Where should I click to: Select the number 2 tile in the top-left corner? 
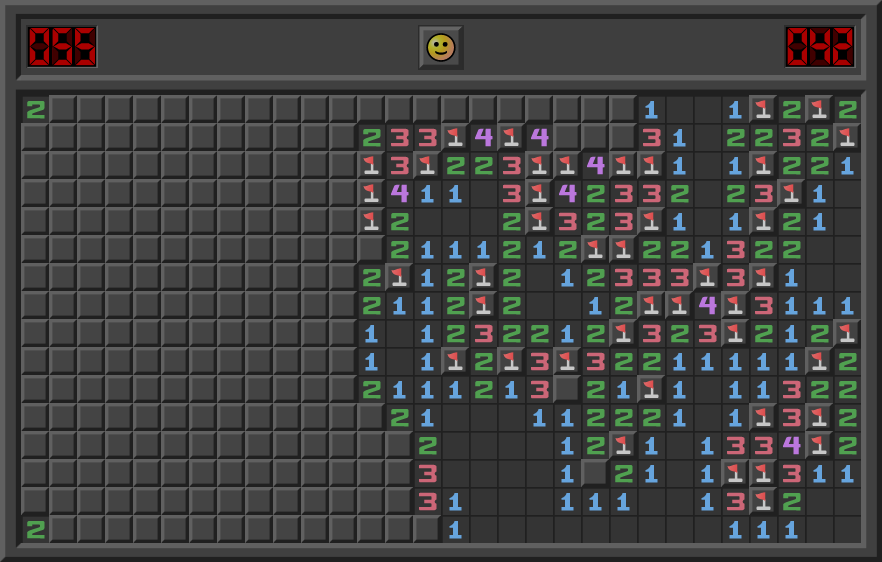pos(35,109)
